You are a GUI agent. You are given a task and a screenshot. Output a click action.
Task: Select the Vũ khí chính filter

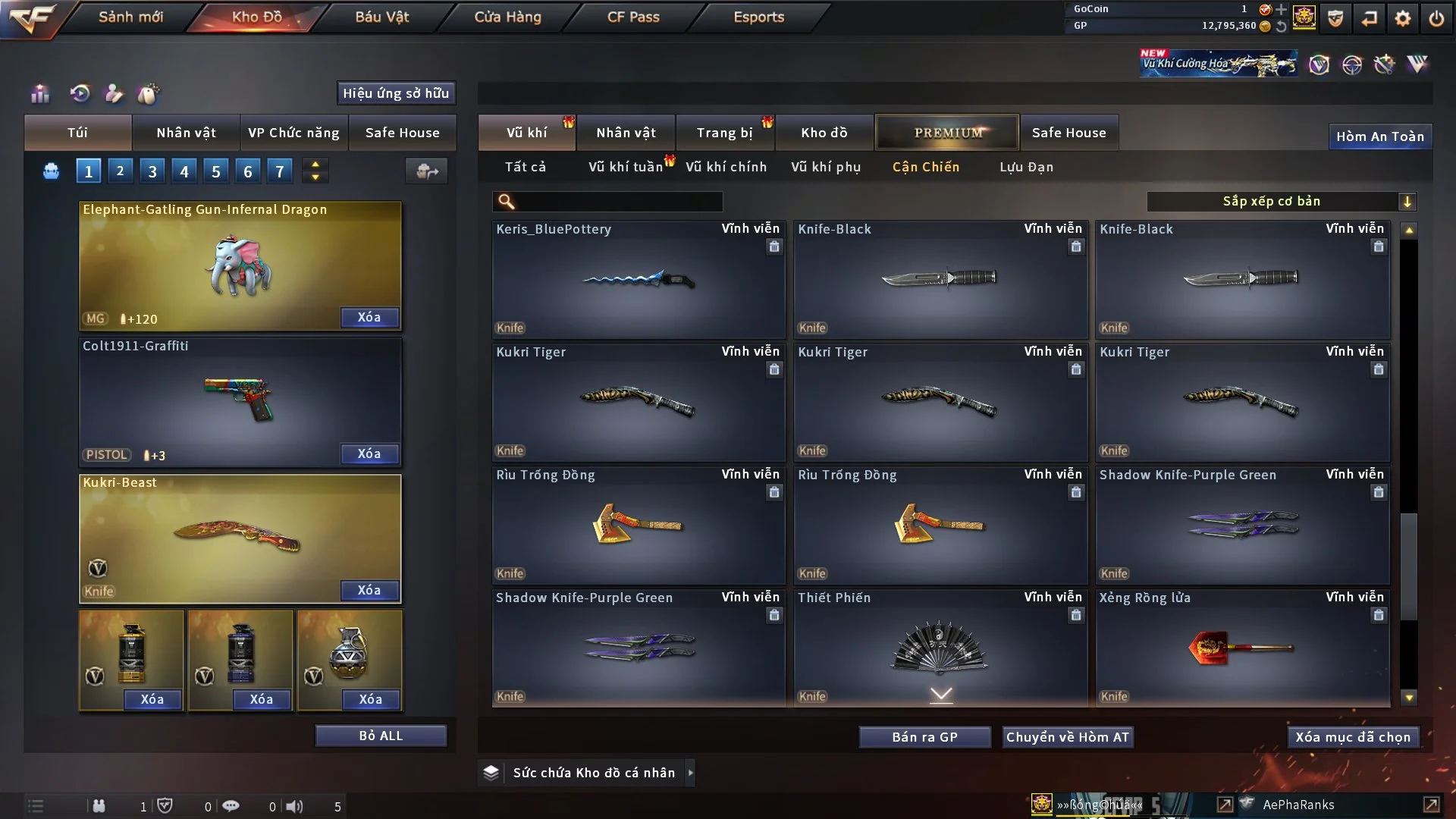(726, 167)
